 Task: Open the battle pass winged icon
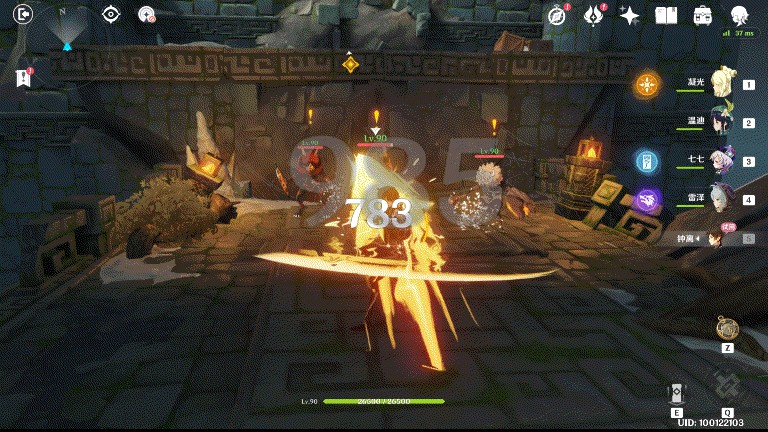click(x=594, y=15)
